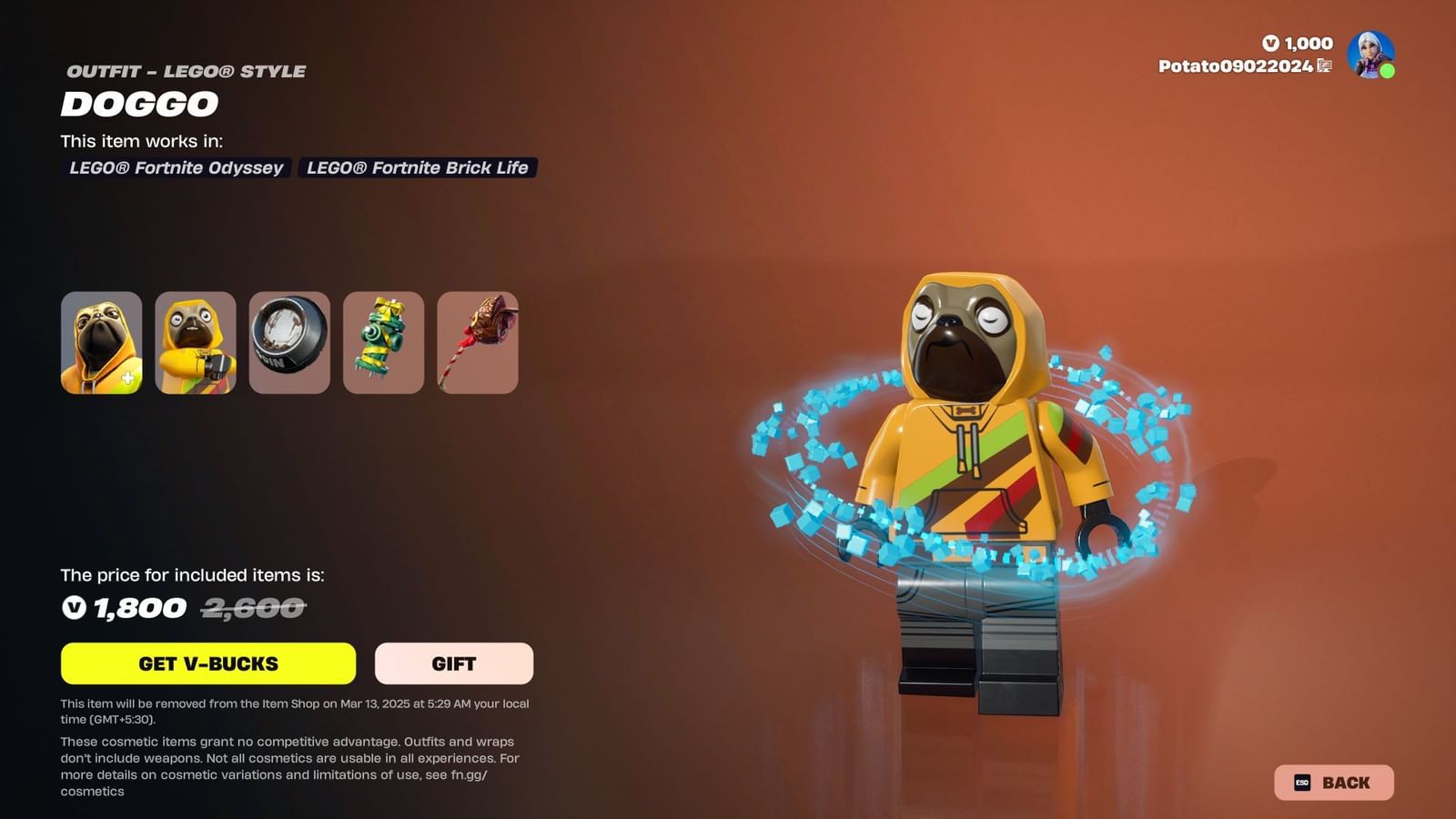Click the crossed-out 2,600 price
The height and width of the screenshot is (819, 1456).
click(x=251, y=607)
